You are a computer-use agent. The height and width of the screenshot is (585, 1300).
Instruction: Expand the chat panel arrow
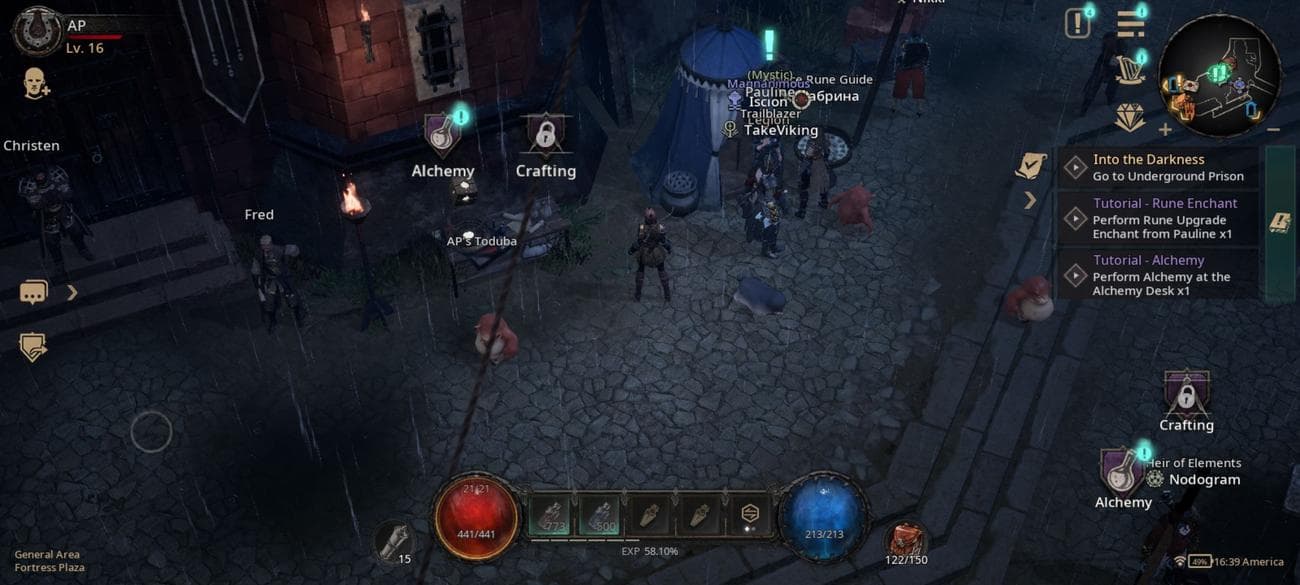pos(72,292)
